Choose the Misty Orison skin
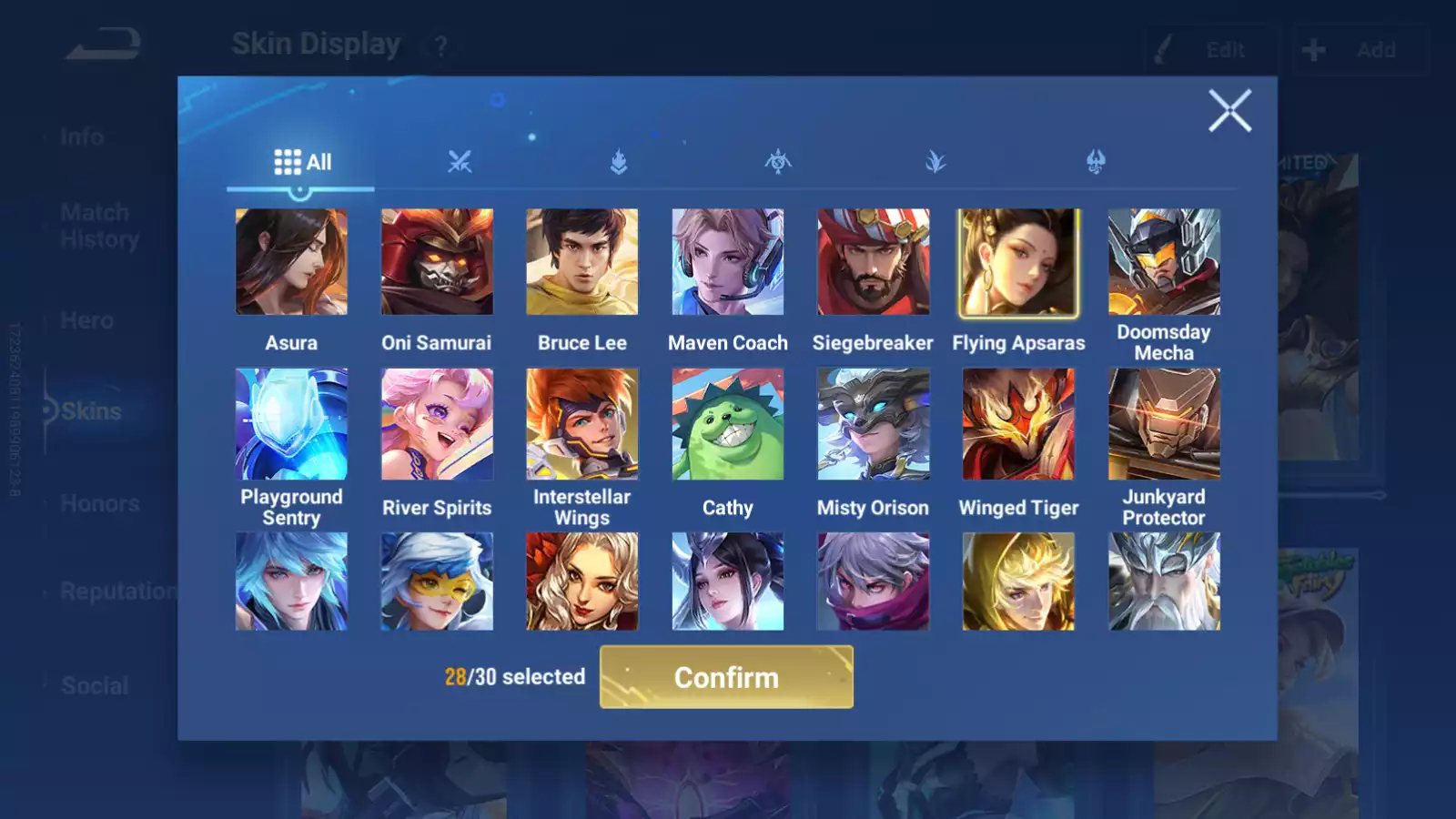The height and width of the screenshot is (819, 1456). coord(874,424)
